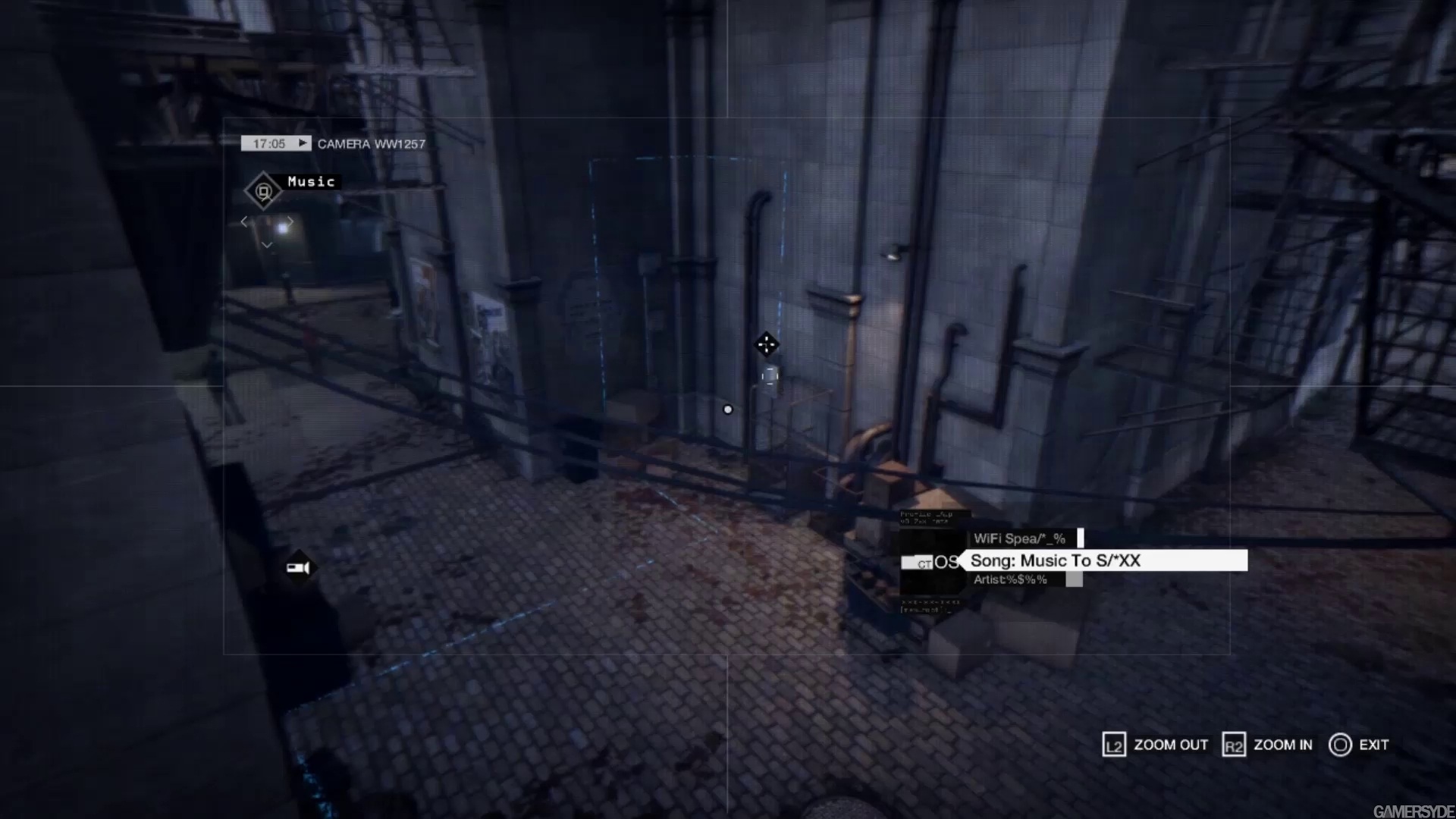Choose the left chevron under Music
1456x819 pixels.
coord(244,221)
